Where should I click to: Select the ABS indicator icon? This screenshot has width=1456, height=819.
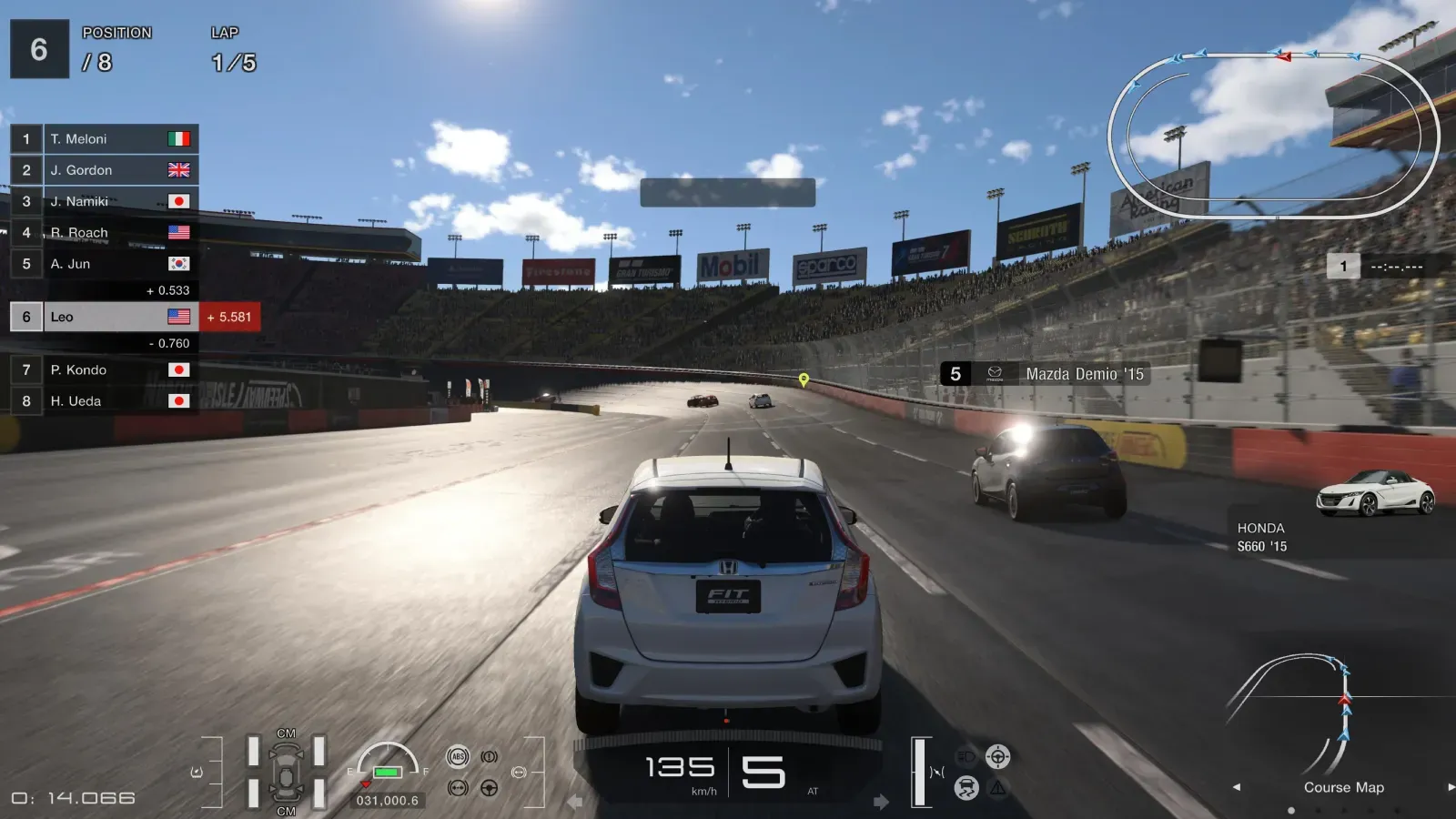[x=458, y=757]
